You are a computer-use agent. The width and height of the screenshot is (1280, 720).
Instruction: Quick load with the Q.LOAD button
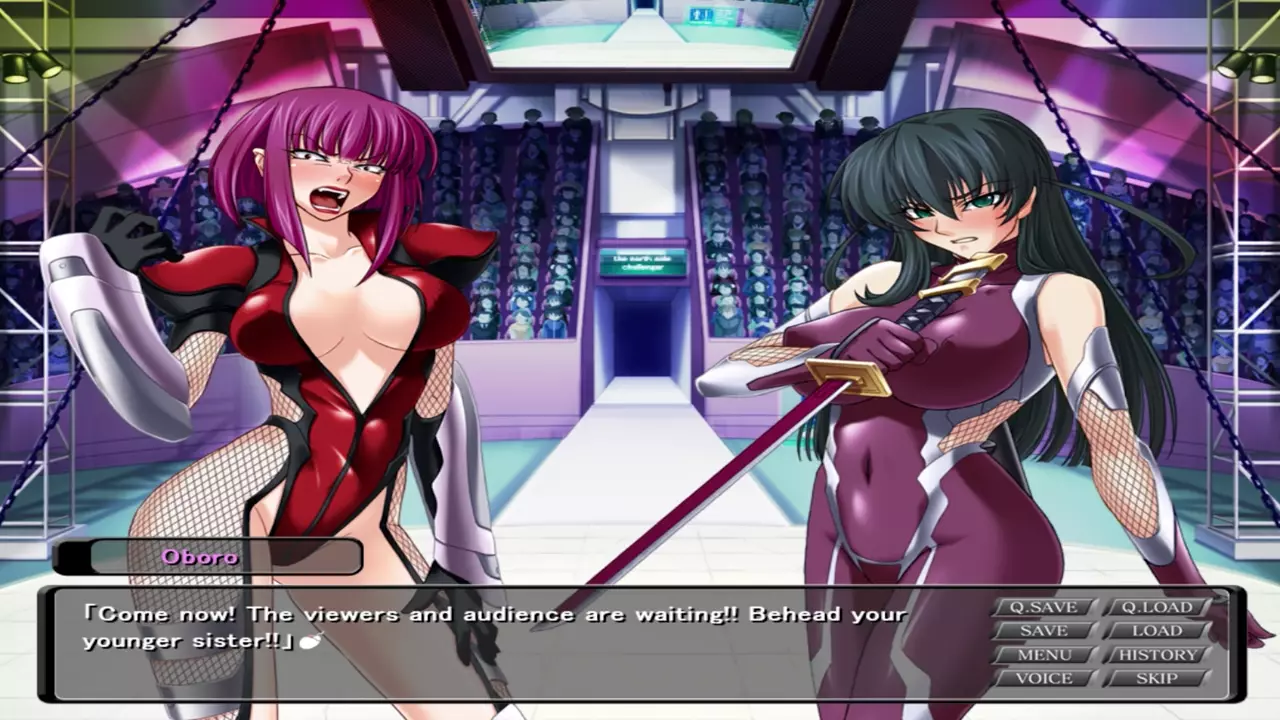tap(1156, 607)
